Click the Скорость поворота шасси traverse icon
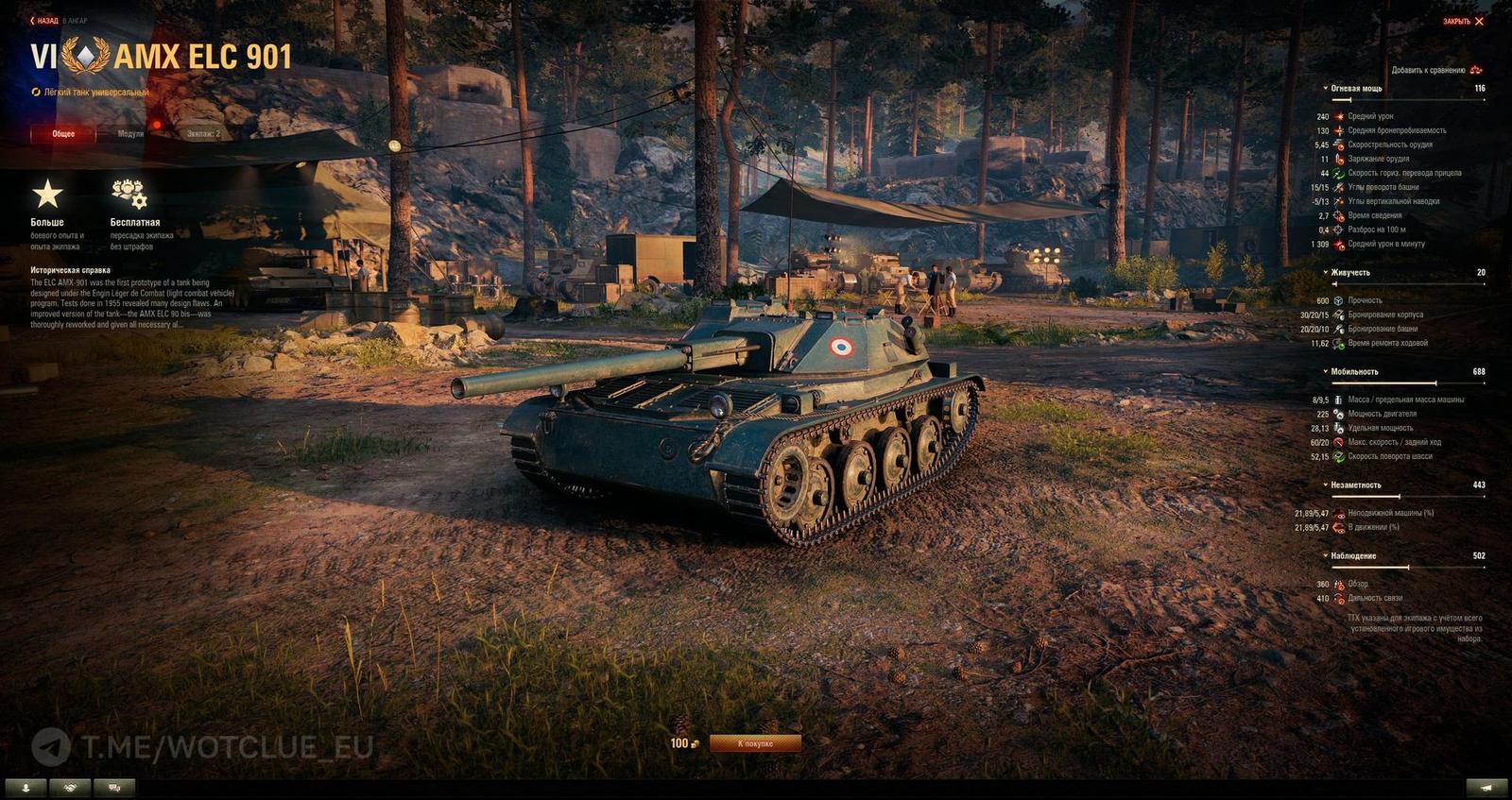 pyautogui.click(x=1339, y=456)
